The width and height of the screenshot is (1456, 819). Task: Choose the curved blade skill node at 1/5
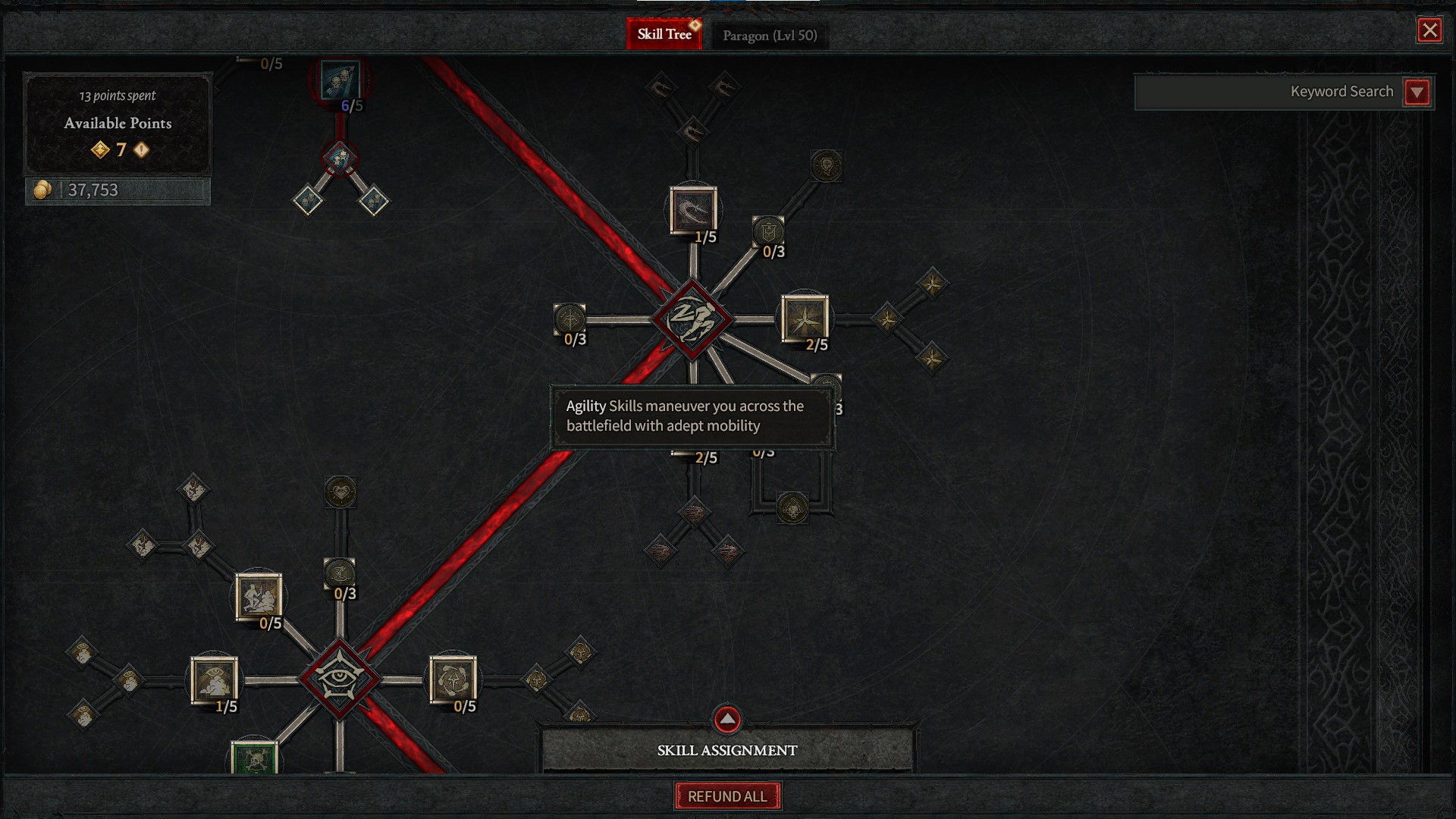point(692,210)
